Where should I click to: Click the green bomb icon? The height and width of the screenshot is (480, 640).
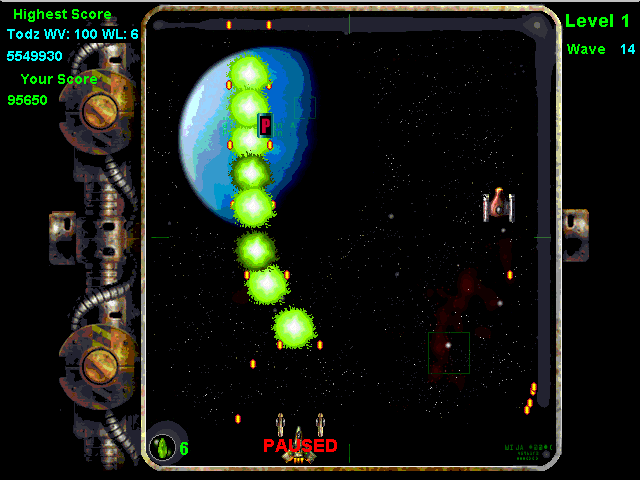162,448
